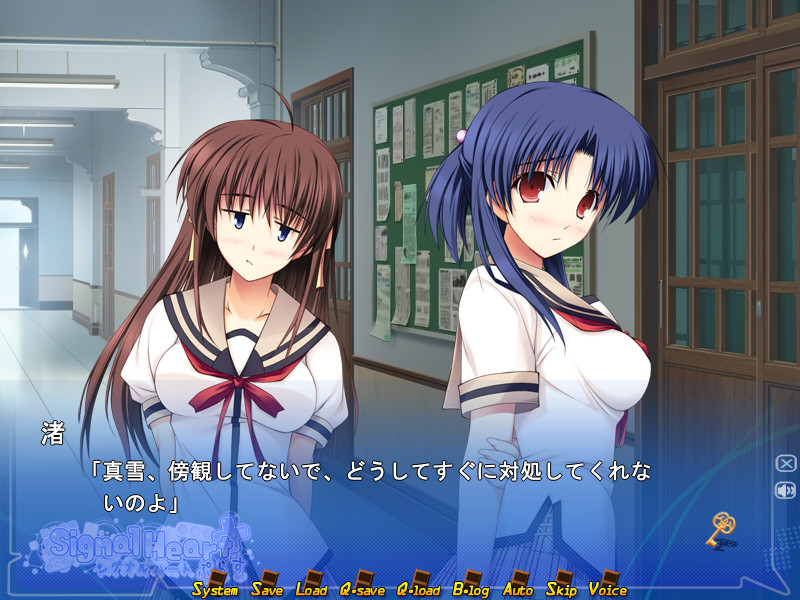
Task: Open the System menu
Action: [x=214, y=589]
